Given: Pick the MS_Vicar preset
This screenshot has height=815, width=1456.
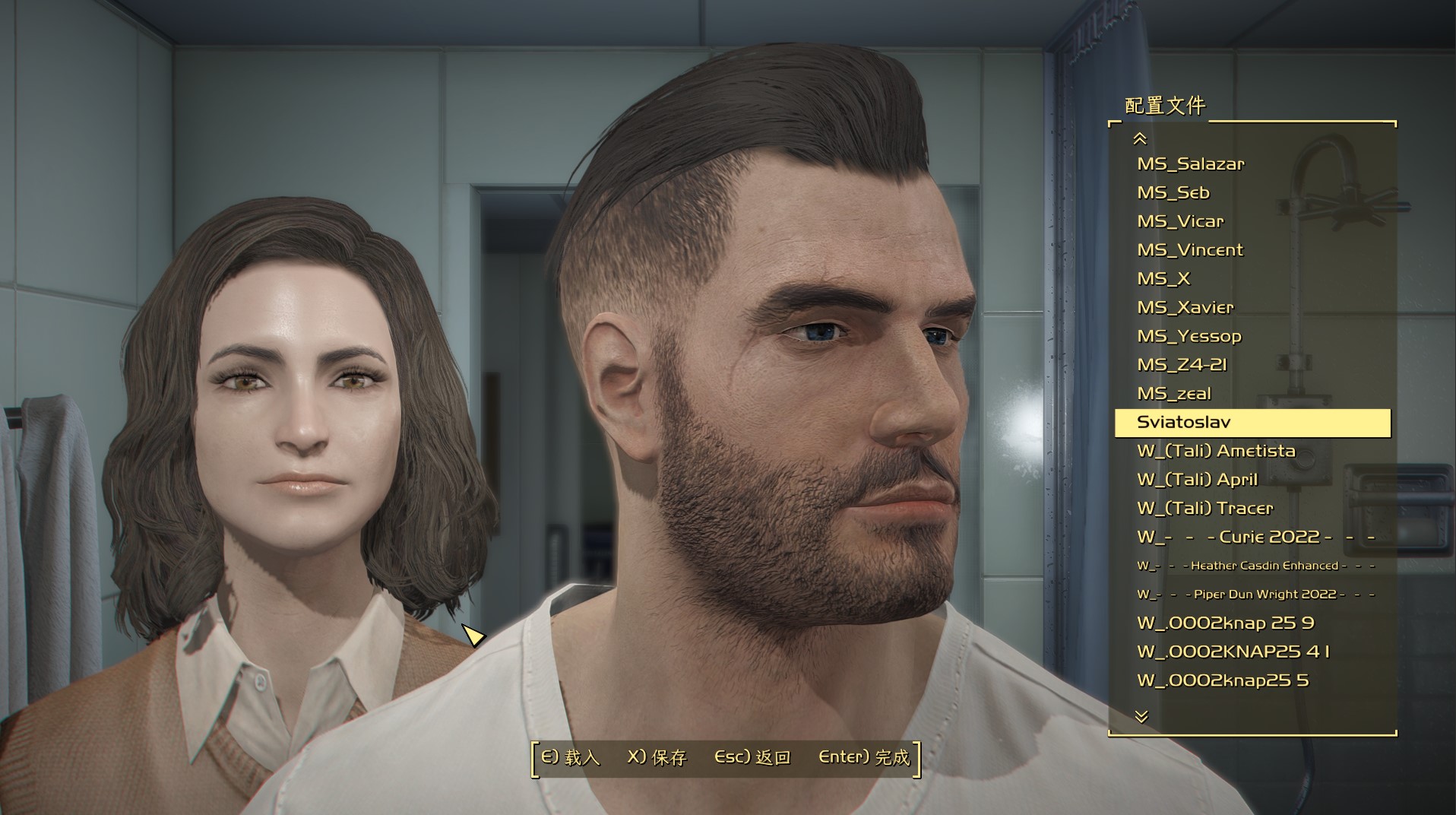Looking at the screenshot, I should [1180, 221].
